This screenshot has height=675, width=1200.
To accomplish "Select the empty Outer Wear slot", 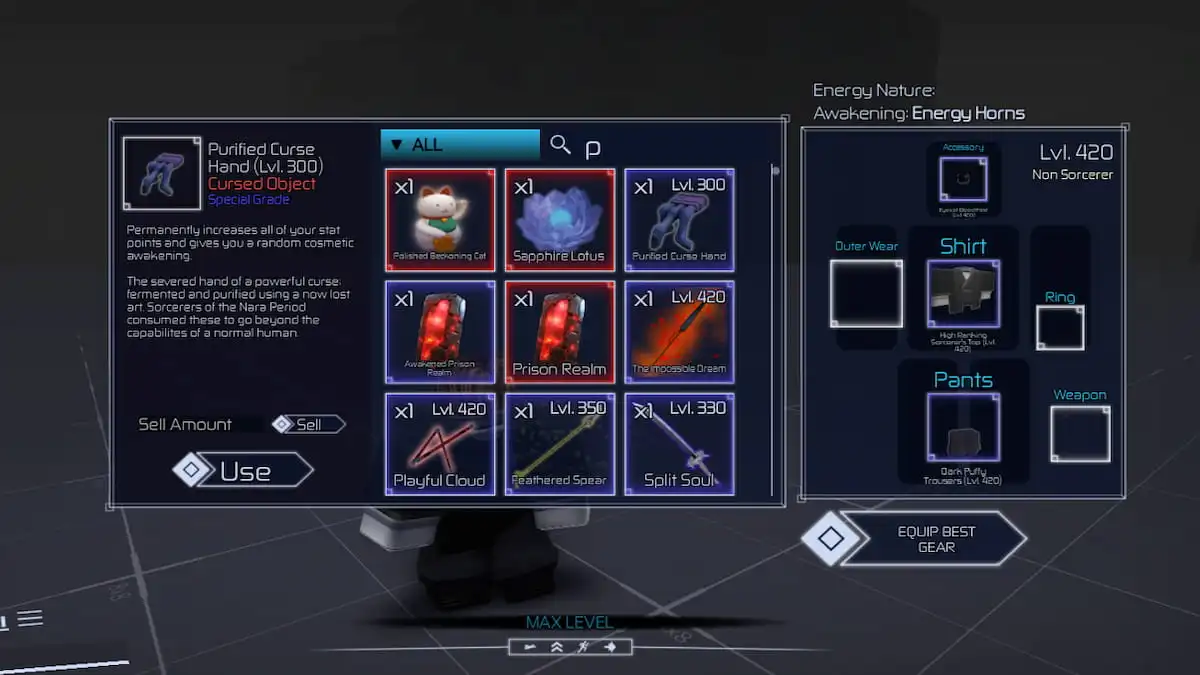I will tap(866, 294).
